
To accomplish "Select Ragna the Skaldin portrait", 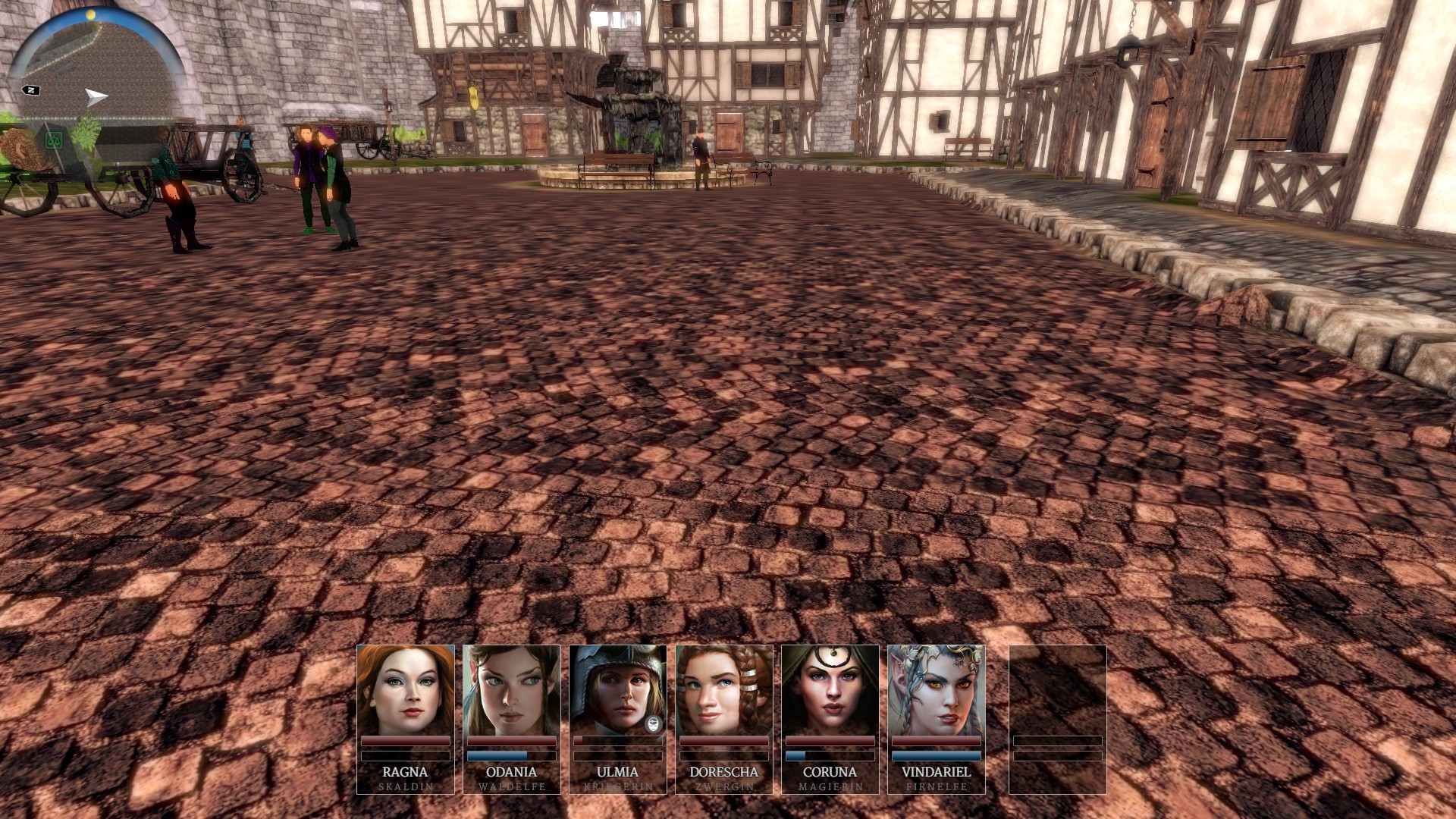I will [405, 690].
